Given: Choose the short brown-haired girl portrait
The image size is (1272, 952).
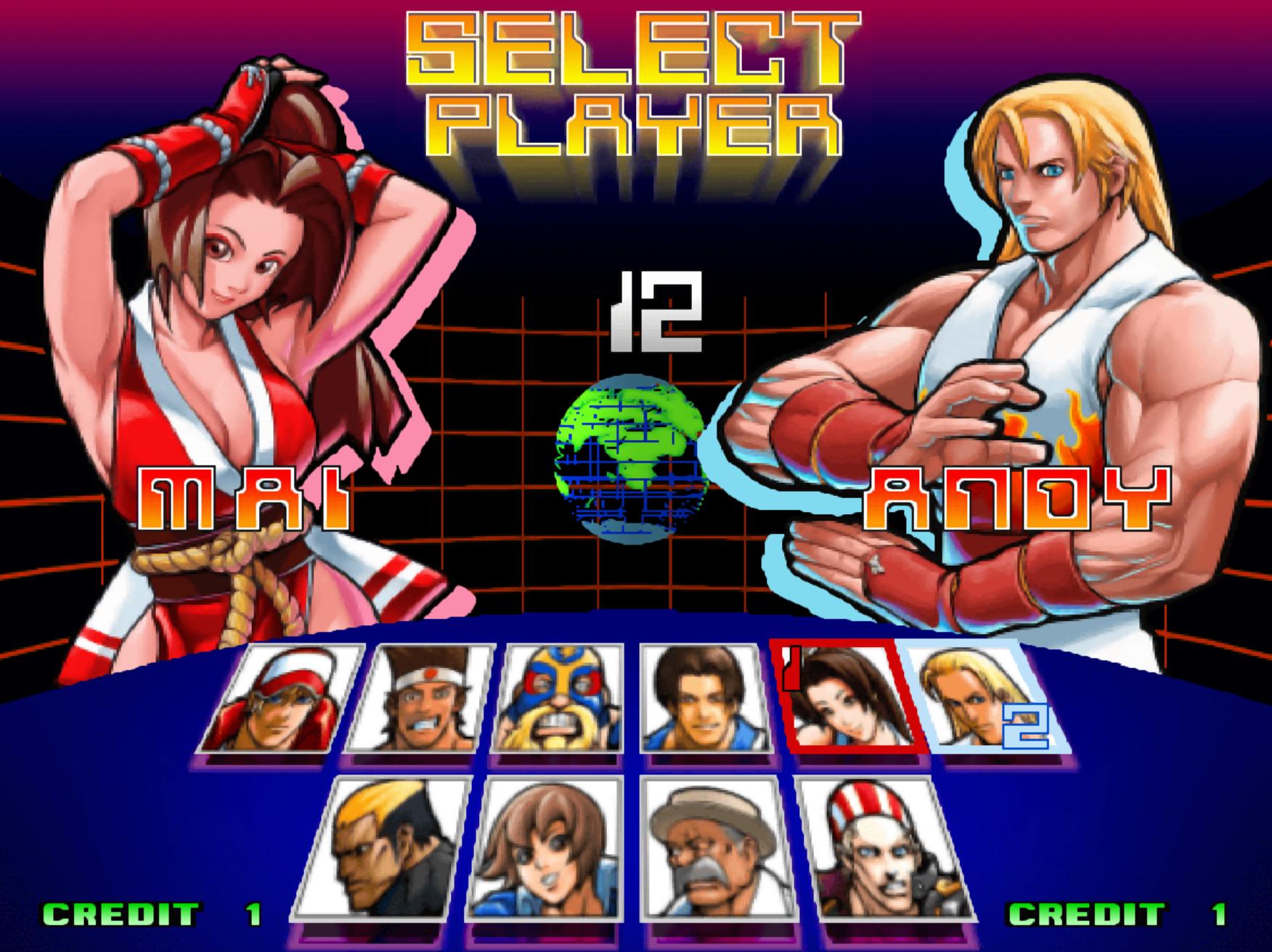Looking at the screenshot, I should point(543,850).
